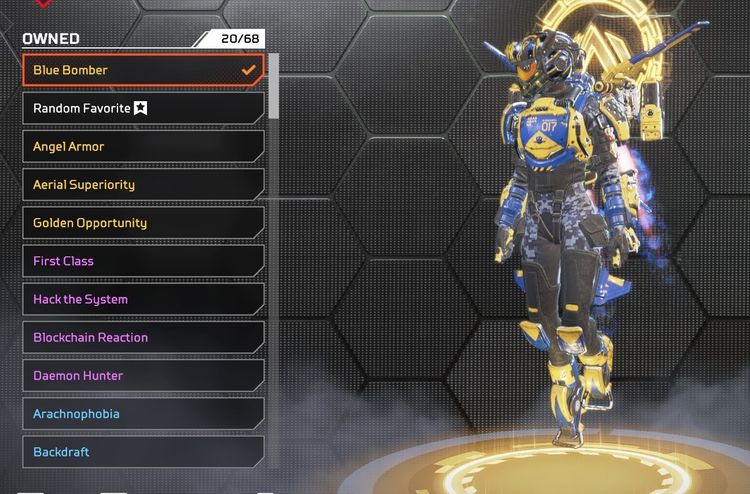Choose the Daemon Hunter skin
The image size is (750, 494).
click(x=143, y=375)
